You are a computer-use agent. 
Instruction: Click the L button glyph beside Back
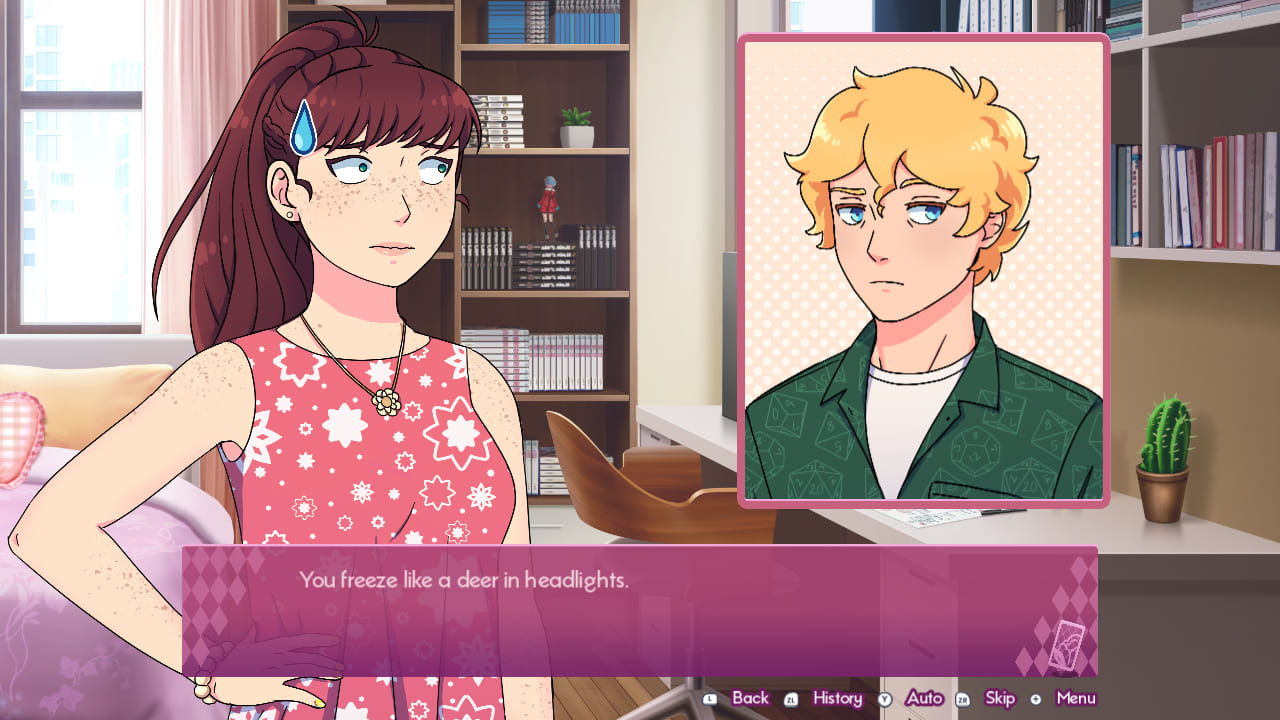712,698
